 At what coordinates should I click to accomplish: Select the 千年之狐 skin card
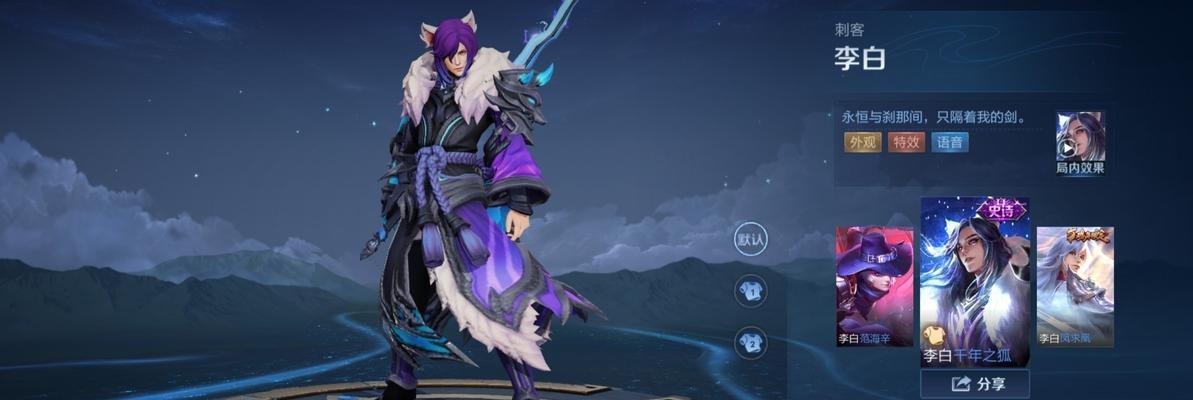[975, 282]
